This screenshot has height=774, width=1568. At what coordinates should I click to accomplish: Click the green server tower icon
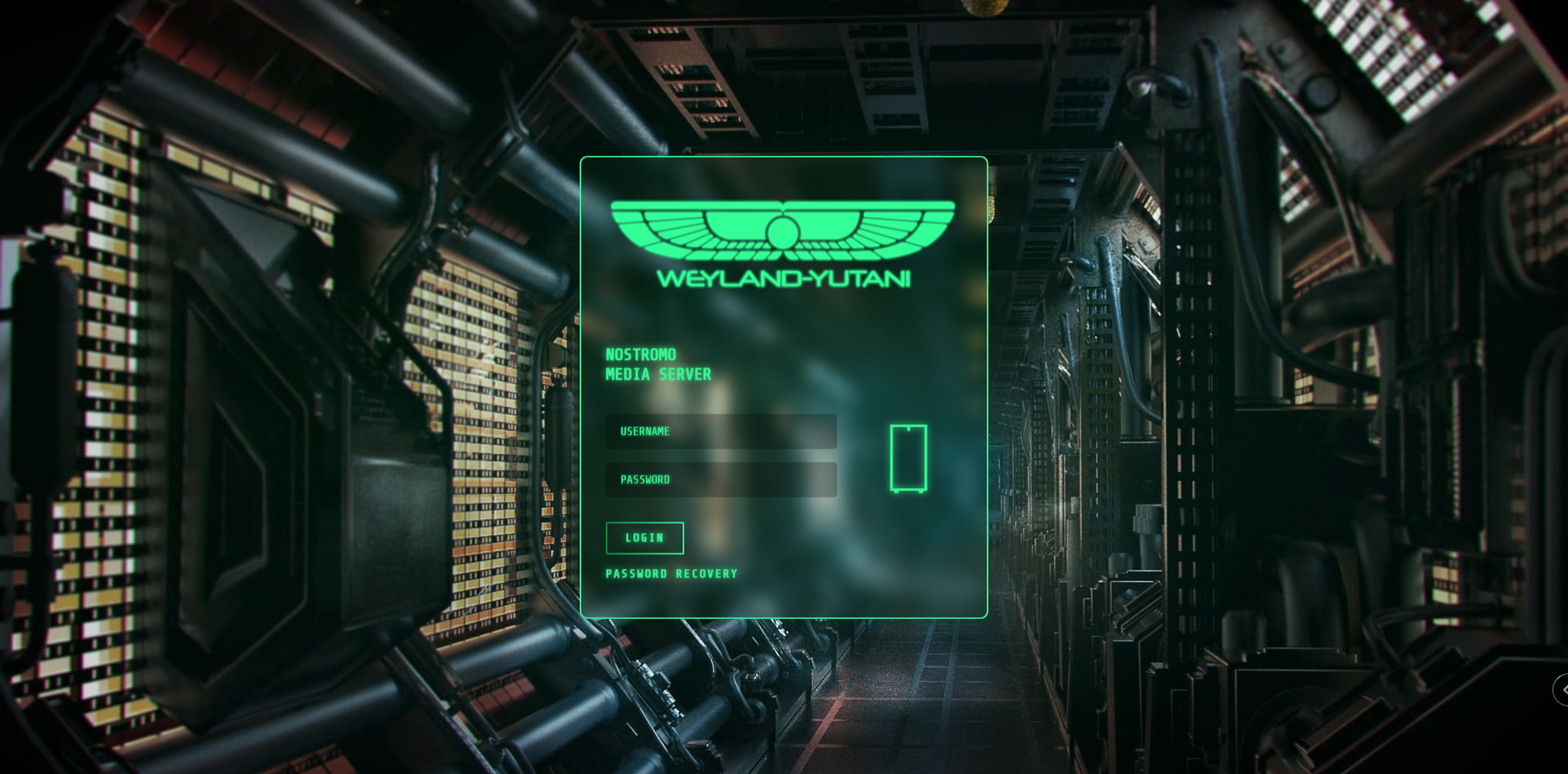click(907, 459)
